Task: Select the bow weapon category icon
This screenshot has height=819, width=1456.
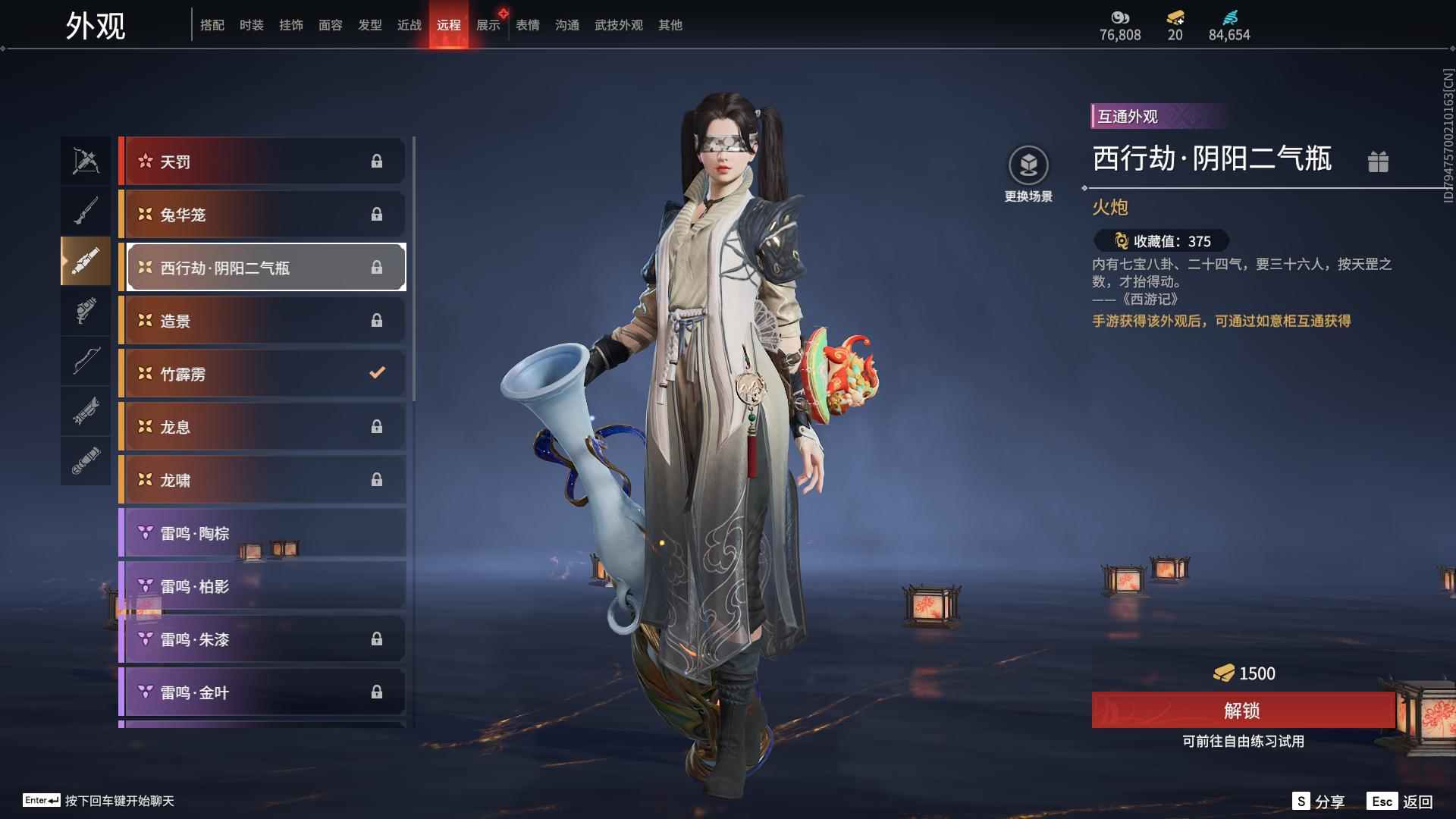Action: tap(86, 362)
